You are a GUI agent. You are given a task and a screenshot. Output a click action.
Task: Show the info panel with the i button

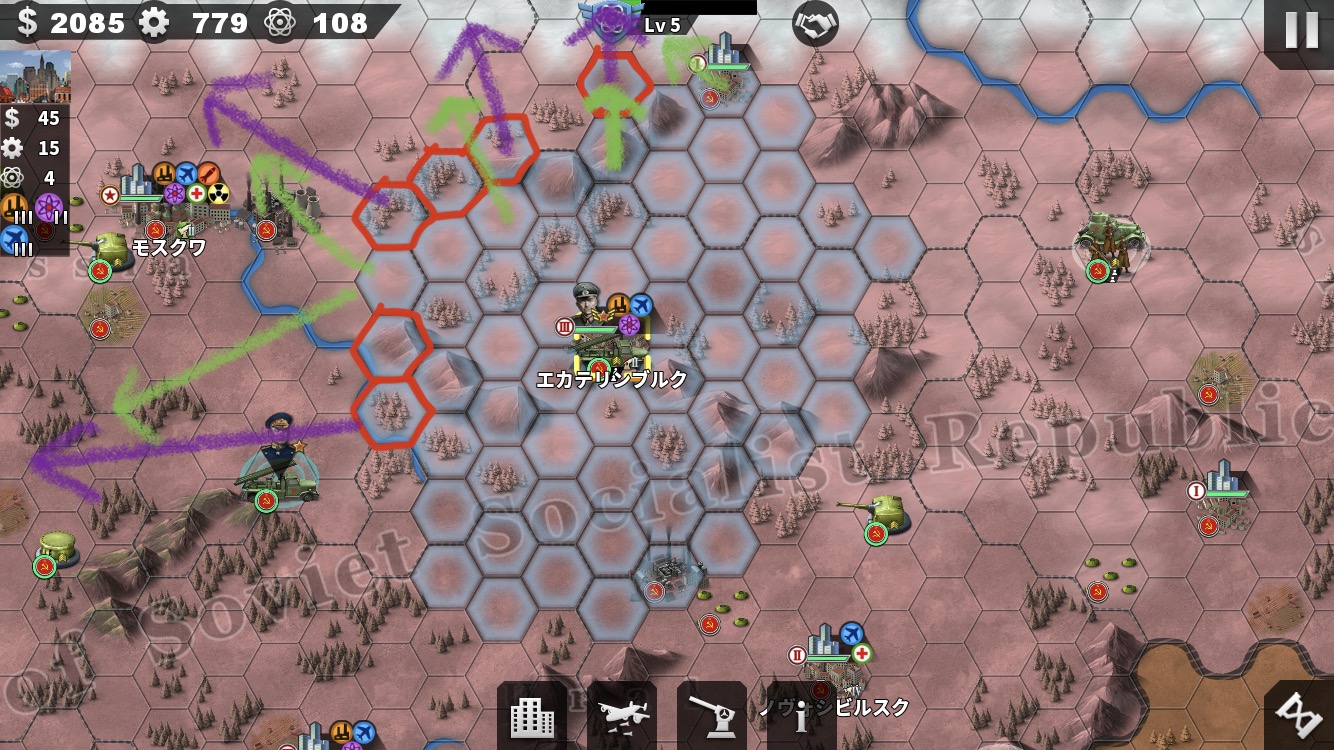pyautogui.click(x=801, y=716)
